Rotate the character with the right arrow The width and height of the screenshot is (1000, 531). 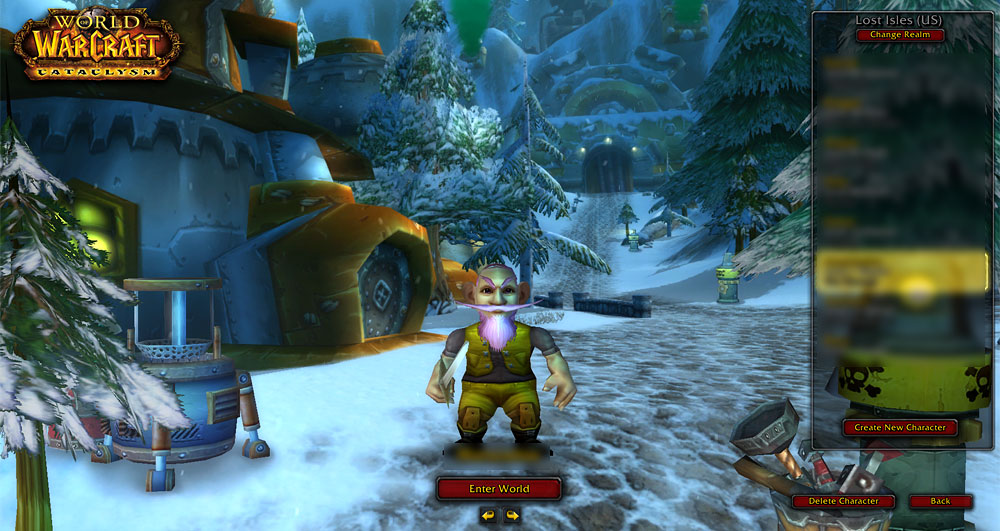point(512,516)
